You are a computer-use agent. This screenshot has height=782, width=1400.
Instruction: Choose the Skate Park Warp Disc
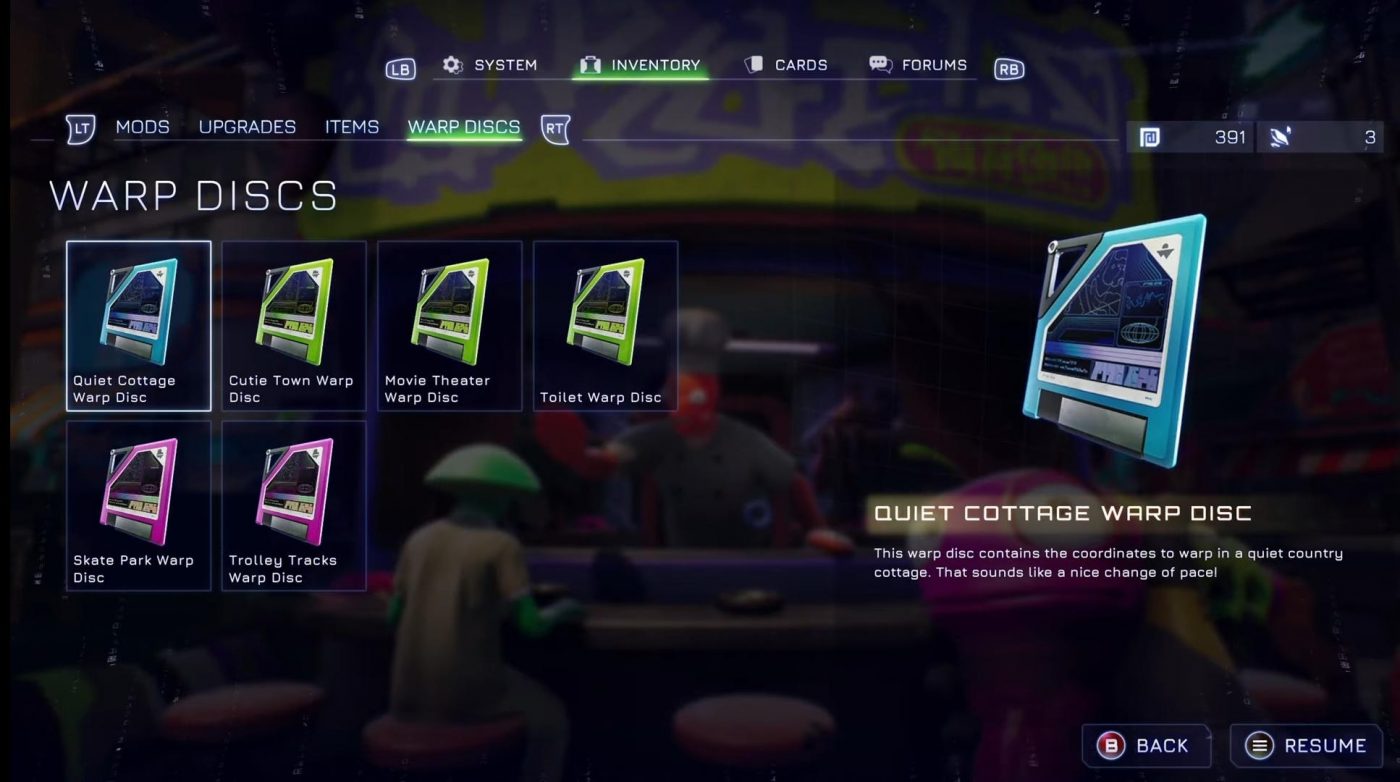tap(139, 505)
